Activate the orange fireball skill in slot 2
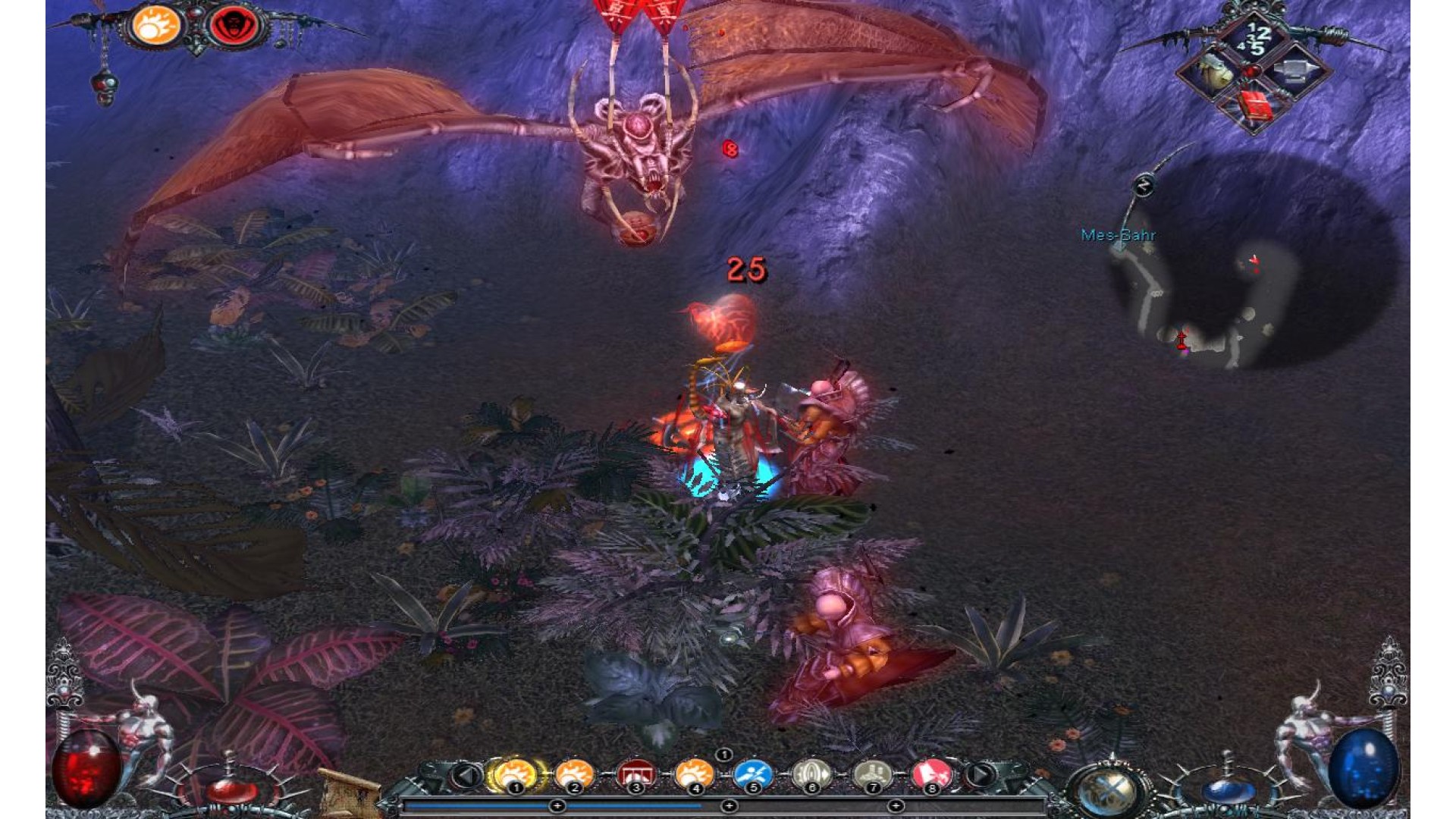This screenshot has height=819, width=1456. tap(574, 774)
